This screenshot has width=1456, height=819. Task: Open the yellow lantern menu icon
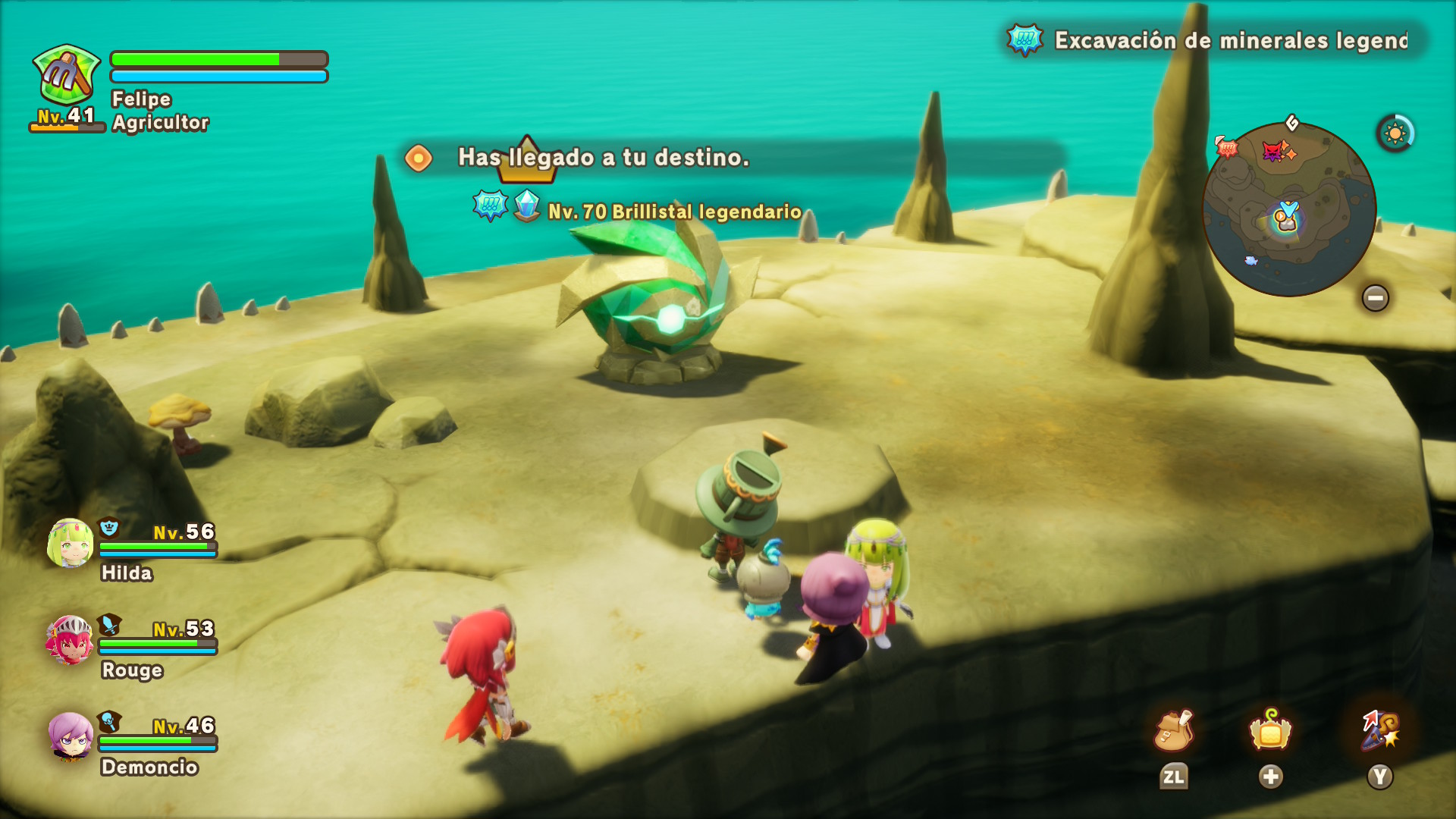(1270, 731)
